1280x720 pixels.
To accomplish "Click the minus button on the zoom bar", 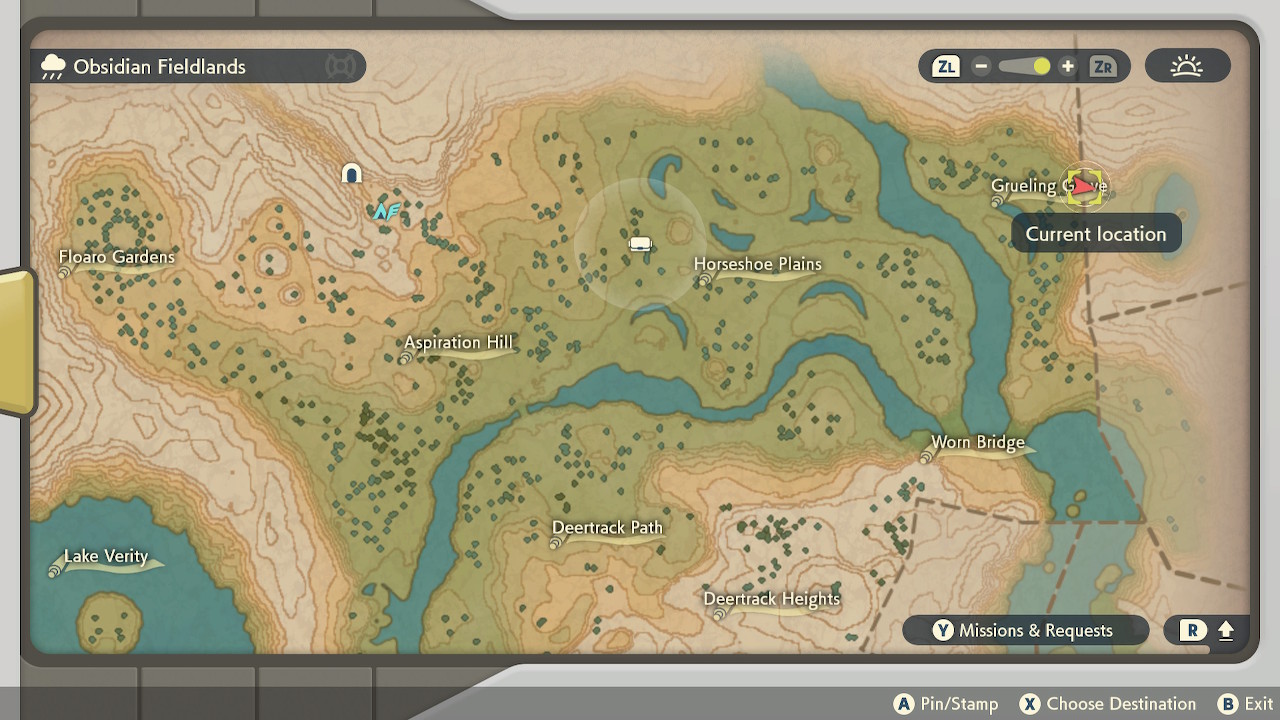I will (981, 66).
